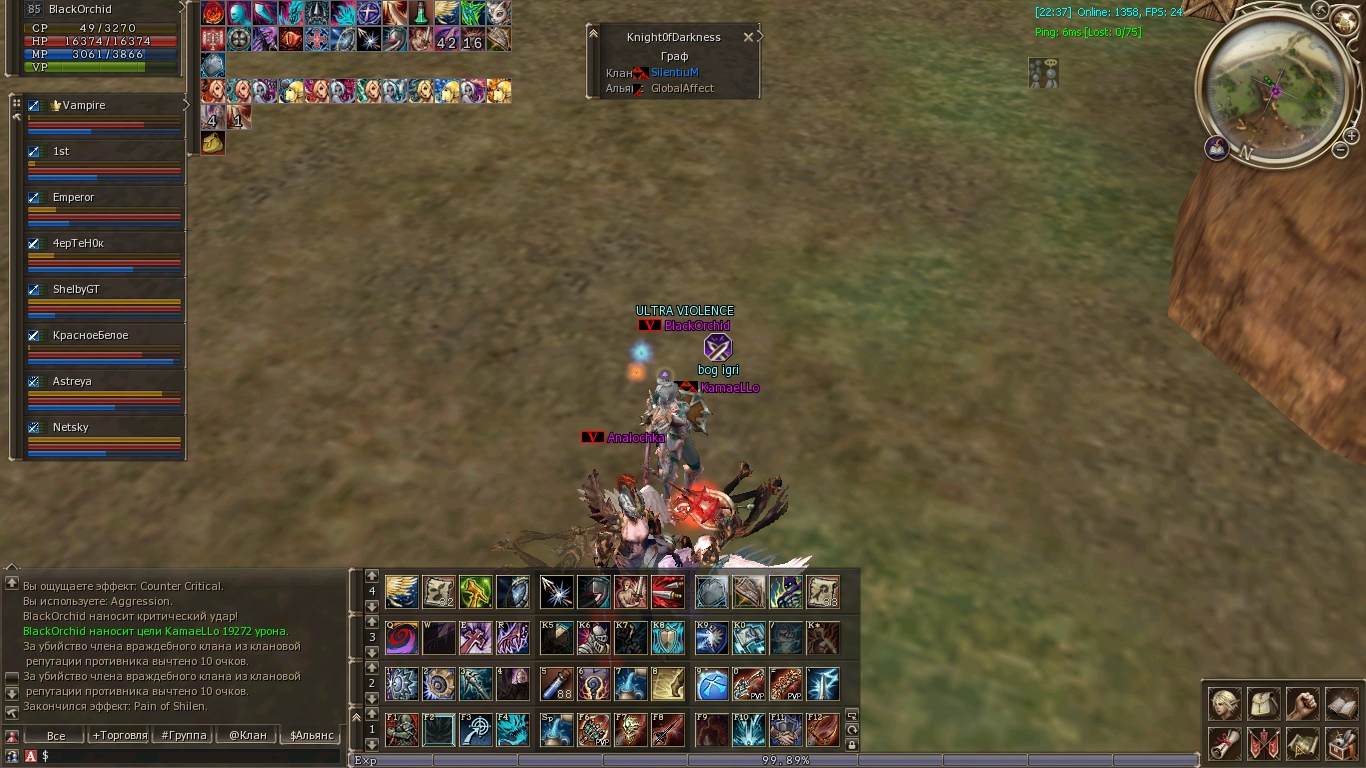Open the actions fist icon
This screenshot has width=1366, height=768.
1302,704
